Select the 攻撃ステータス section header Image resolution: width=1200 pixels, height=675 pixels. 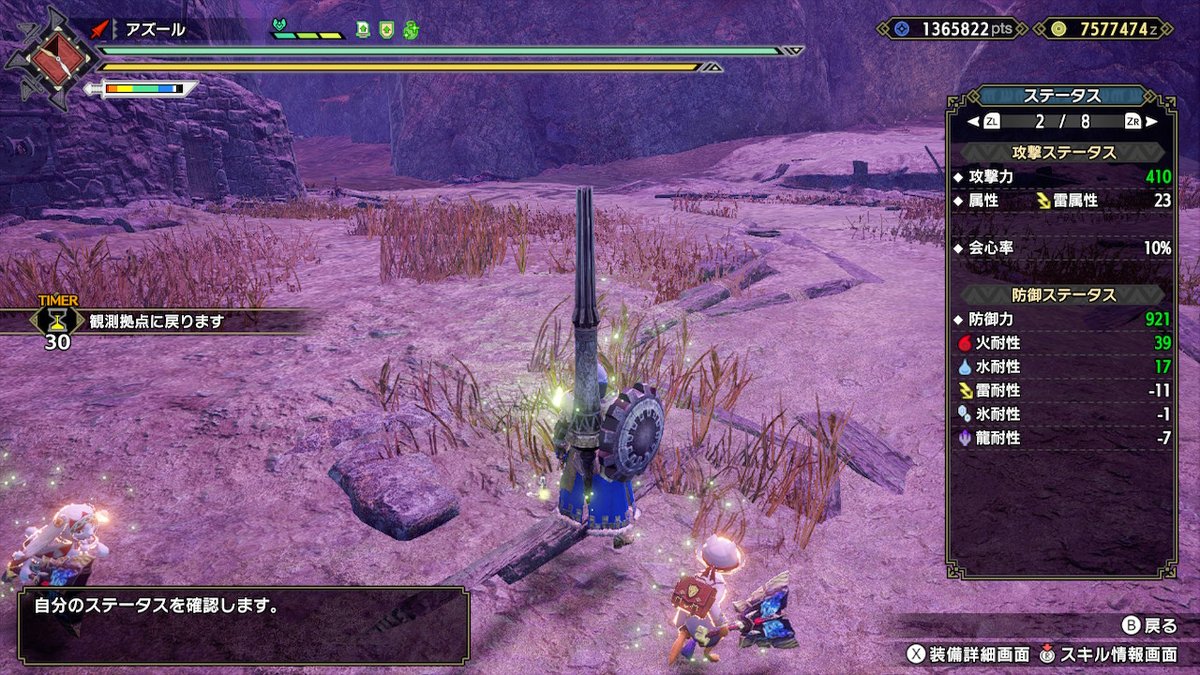tap(1061, 152)
